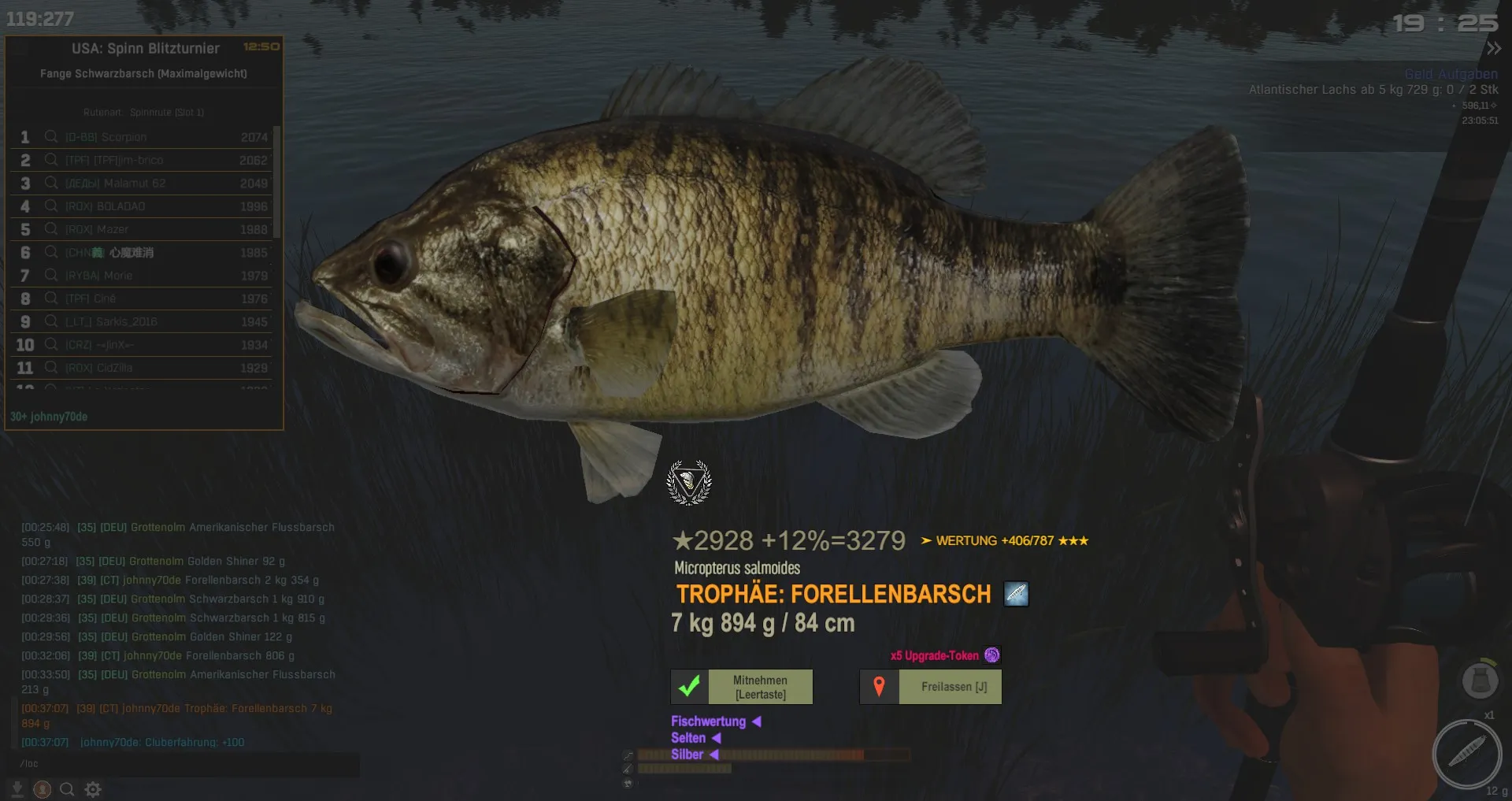This screenshot has width=1512, height=801.
Task: Click the chat search magnifier icon
Action: click(67, 789)
